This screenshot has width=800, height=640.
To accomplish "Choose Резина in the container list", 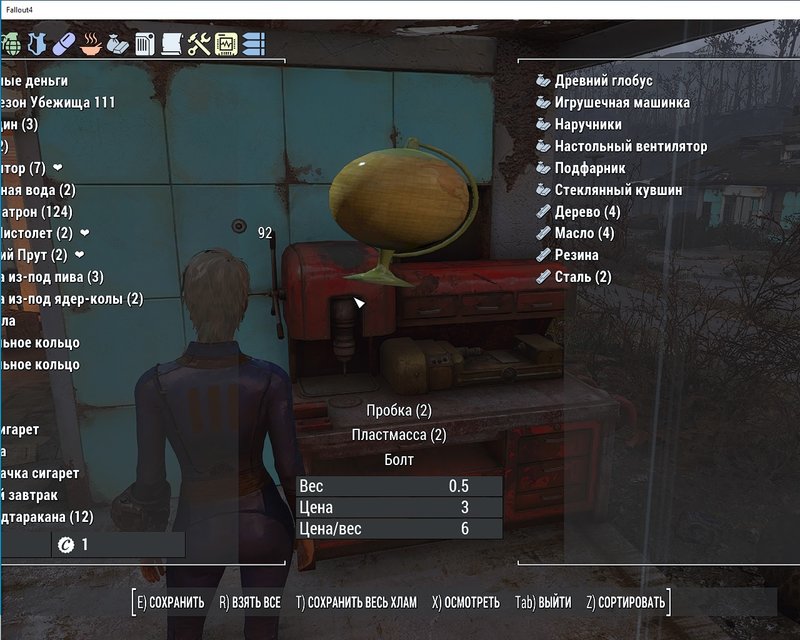I will coord(580,256).
